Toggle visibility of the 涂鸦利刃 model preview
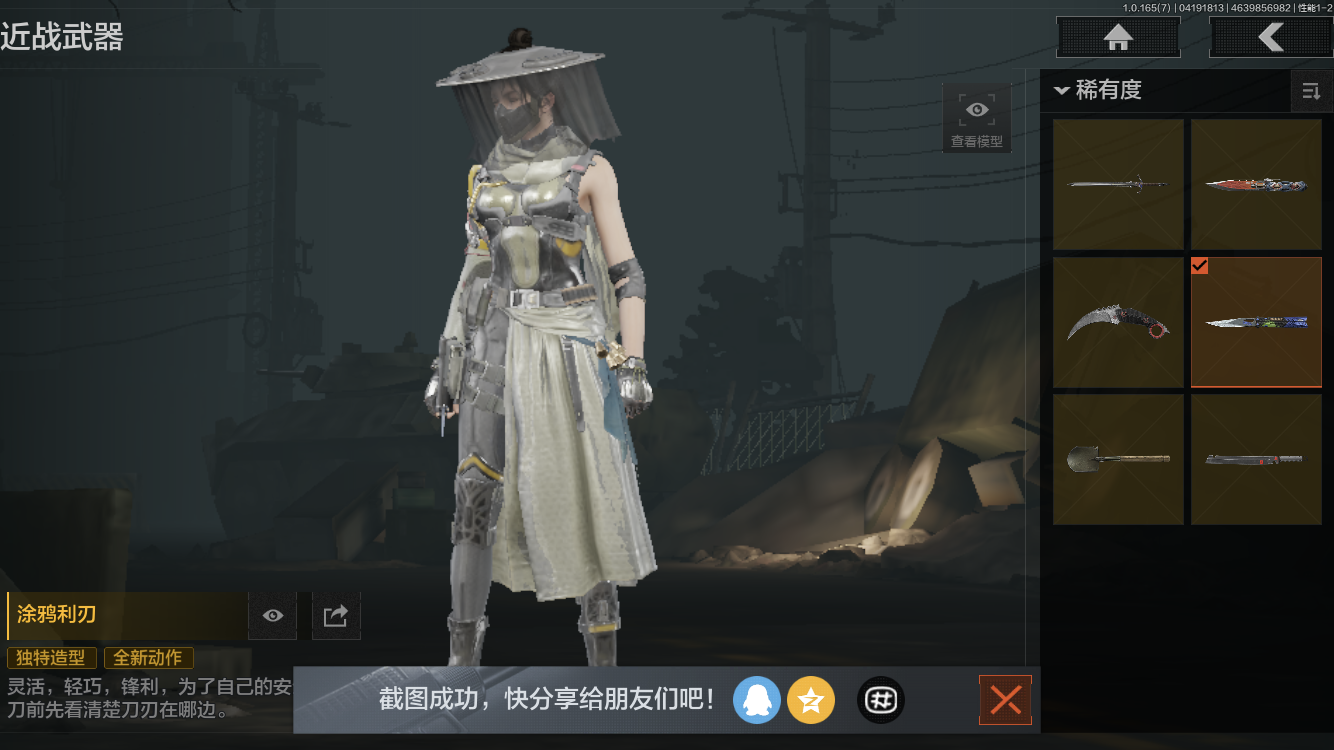 tap(272, 615)
